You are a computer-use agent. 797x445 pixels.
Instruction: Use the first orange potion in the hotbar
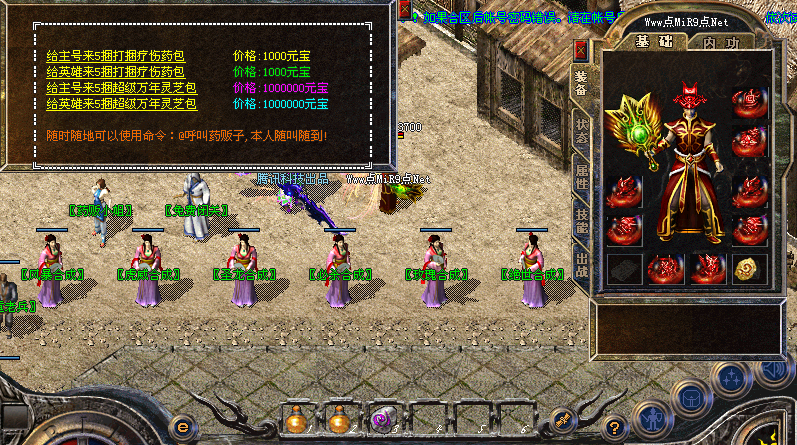coord(296,421)
